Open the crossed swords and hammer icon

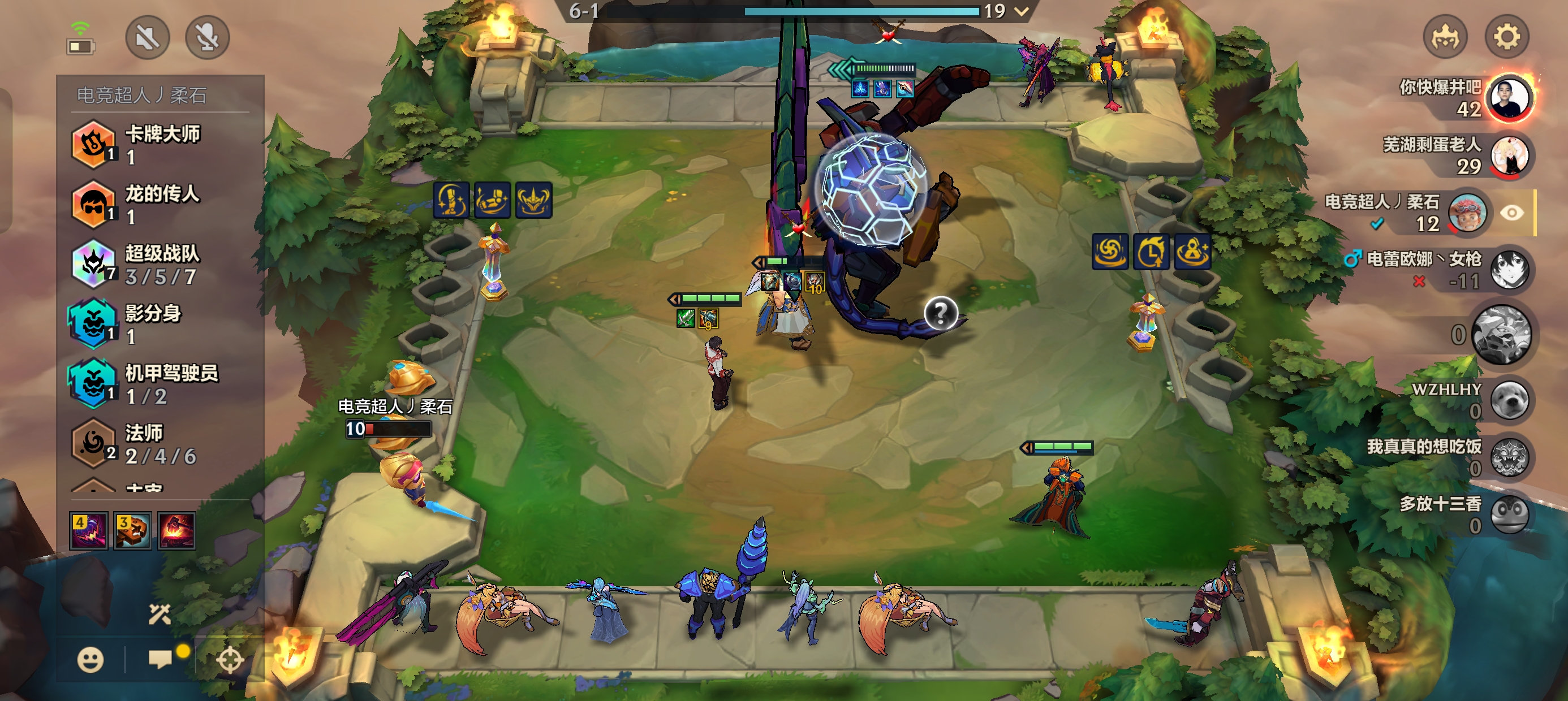point(160,615)
